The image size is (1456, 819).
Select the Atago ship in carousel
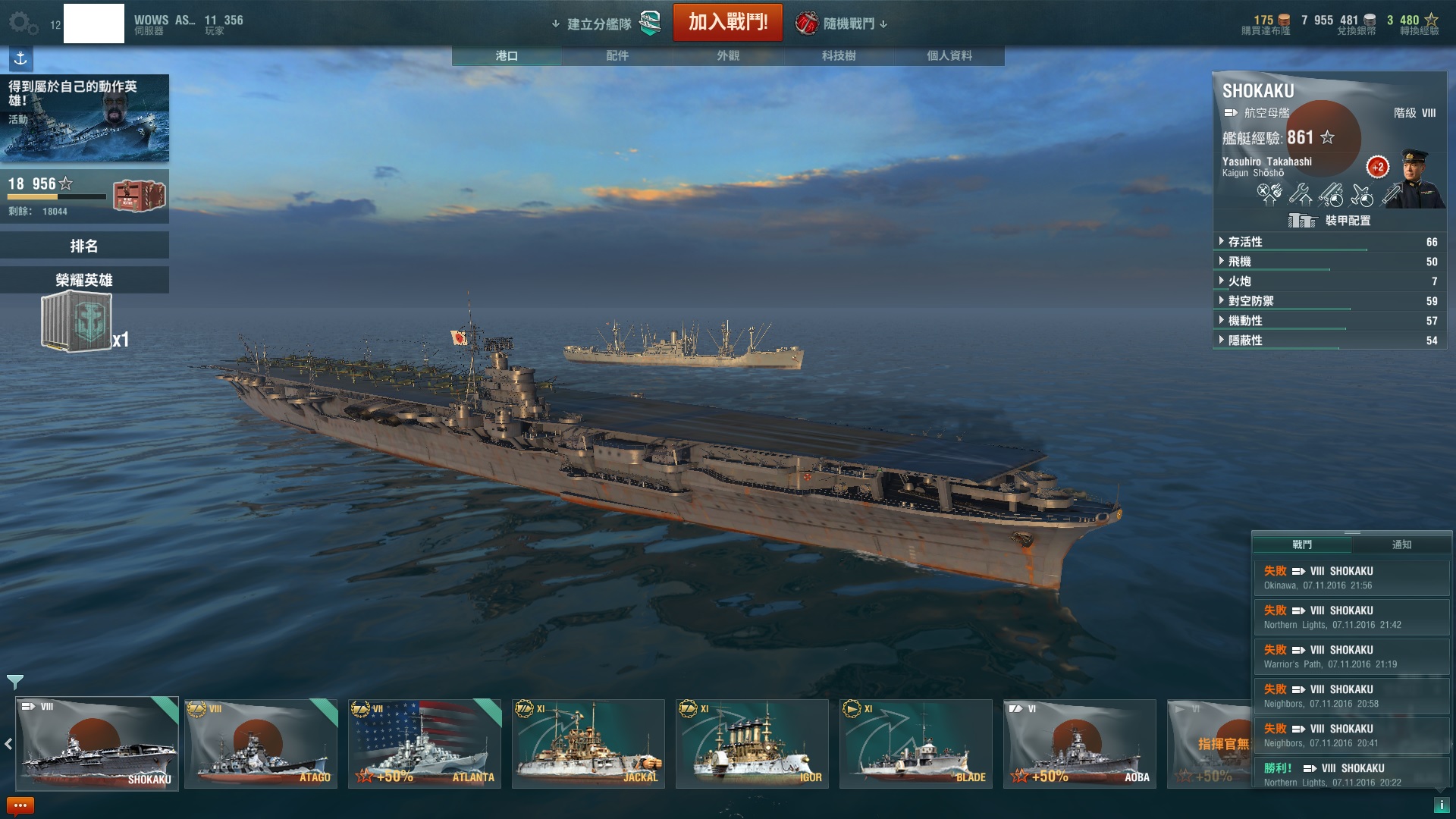261,744
